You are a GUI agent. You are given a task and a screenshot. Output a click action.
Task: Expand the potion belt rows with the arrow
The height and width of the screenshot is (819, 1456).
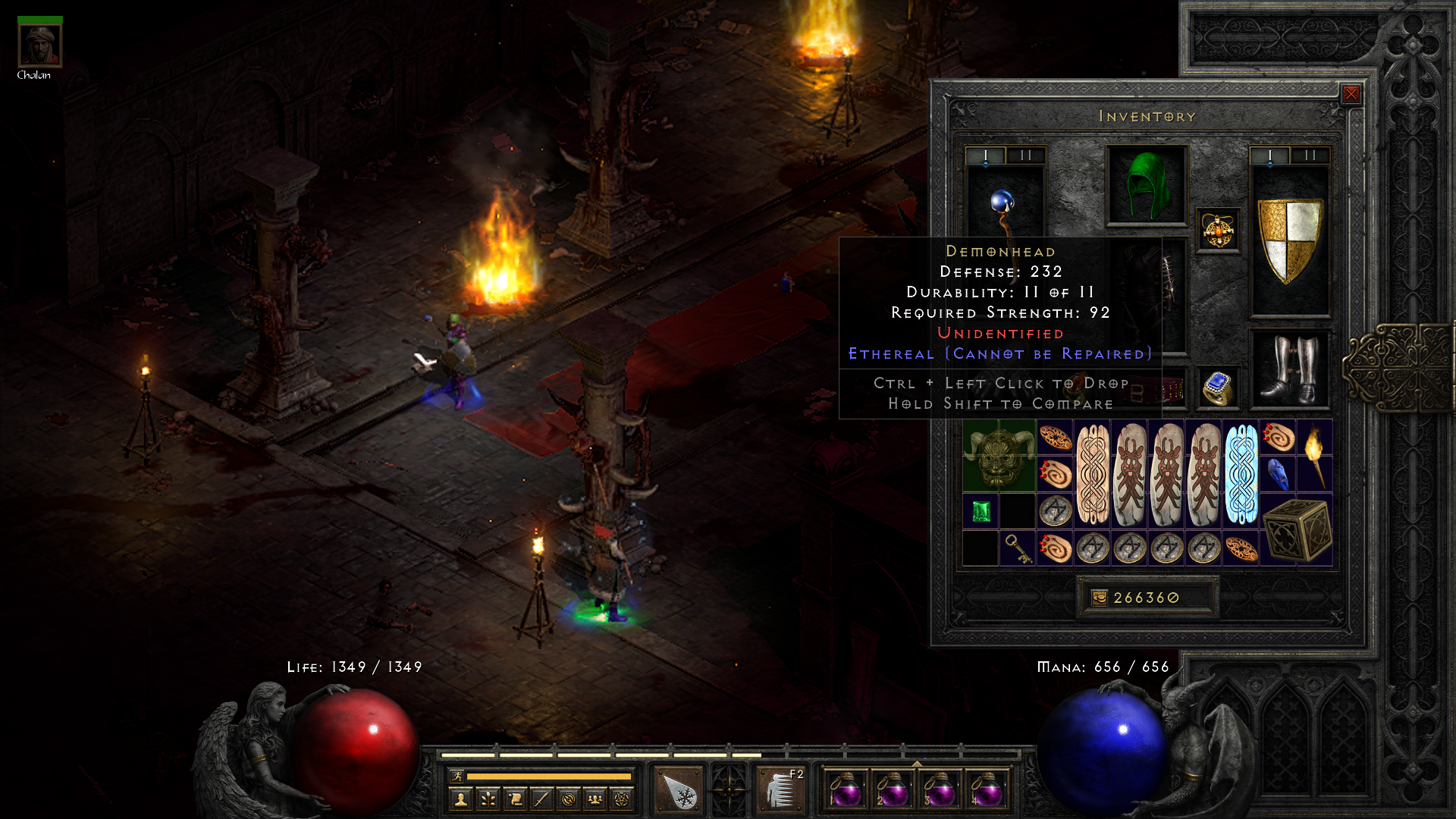pos(918,764)
